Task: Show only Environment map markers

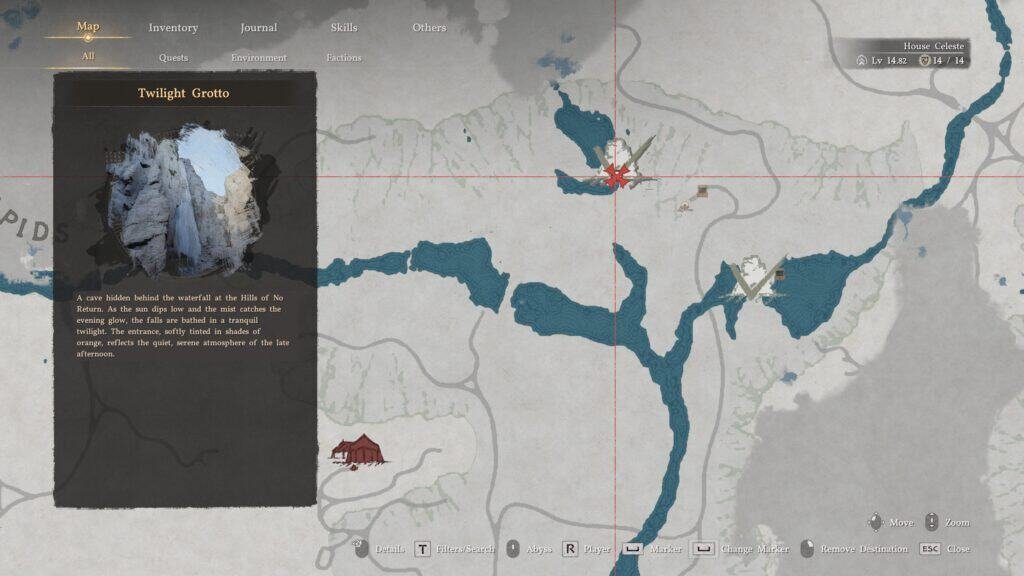Action: coord(259,58)
